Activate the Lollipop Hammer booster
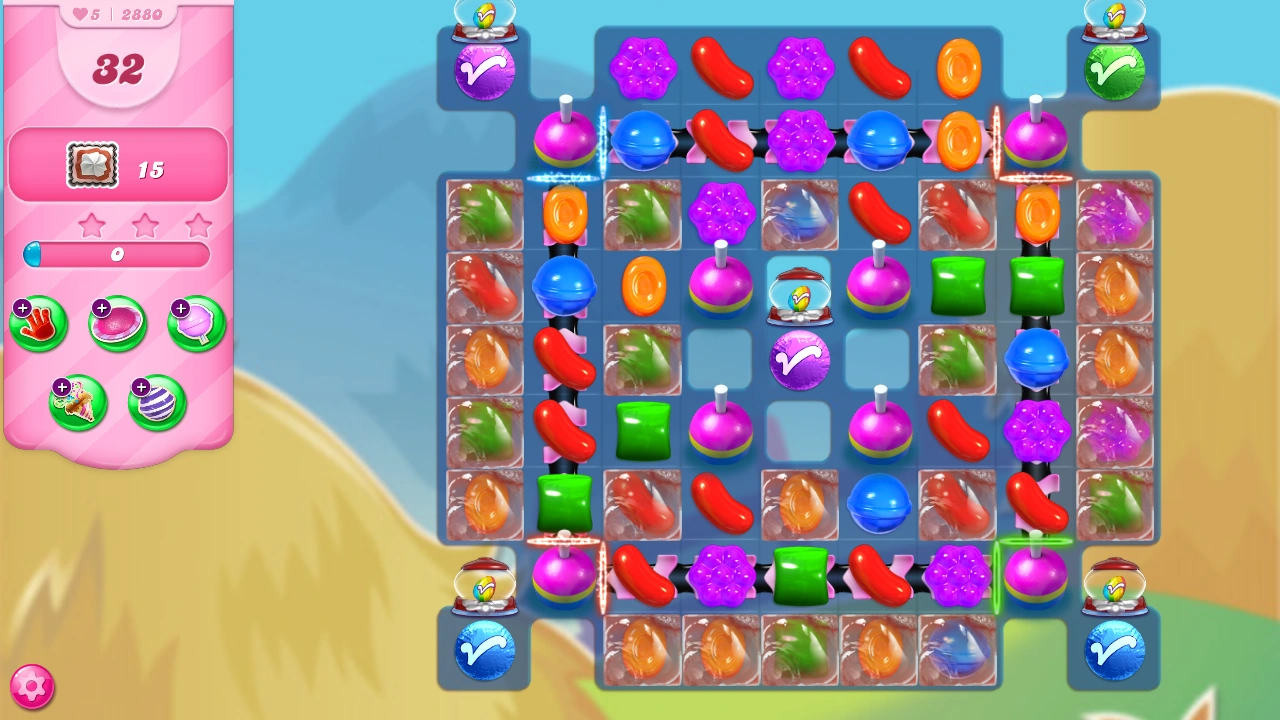Image resolution: width=1280 pixels, height=720 pixels. [x=196, y=324]
